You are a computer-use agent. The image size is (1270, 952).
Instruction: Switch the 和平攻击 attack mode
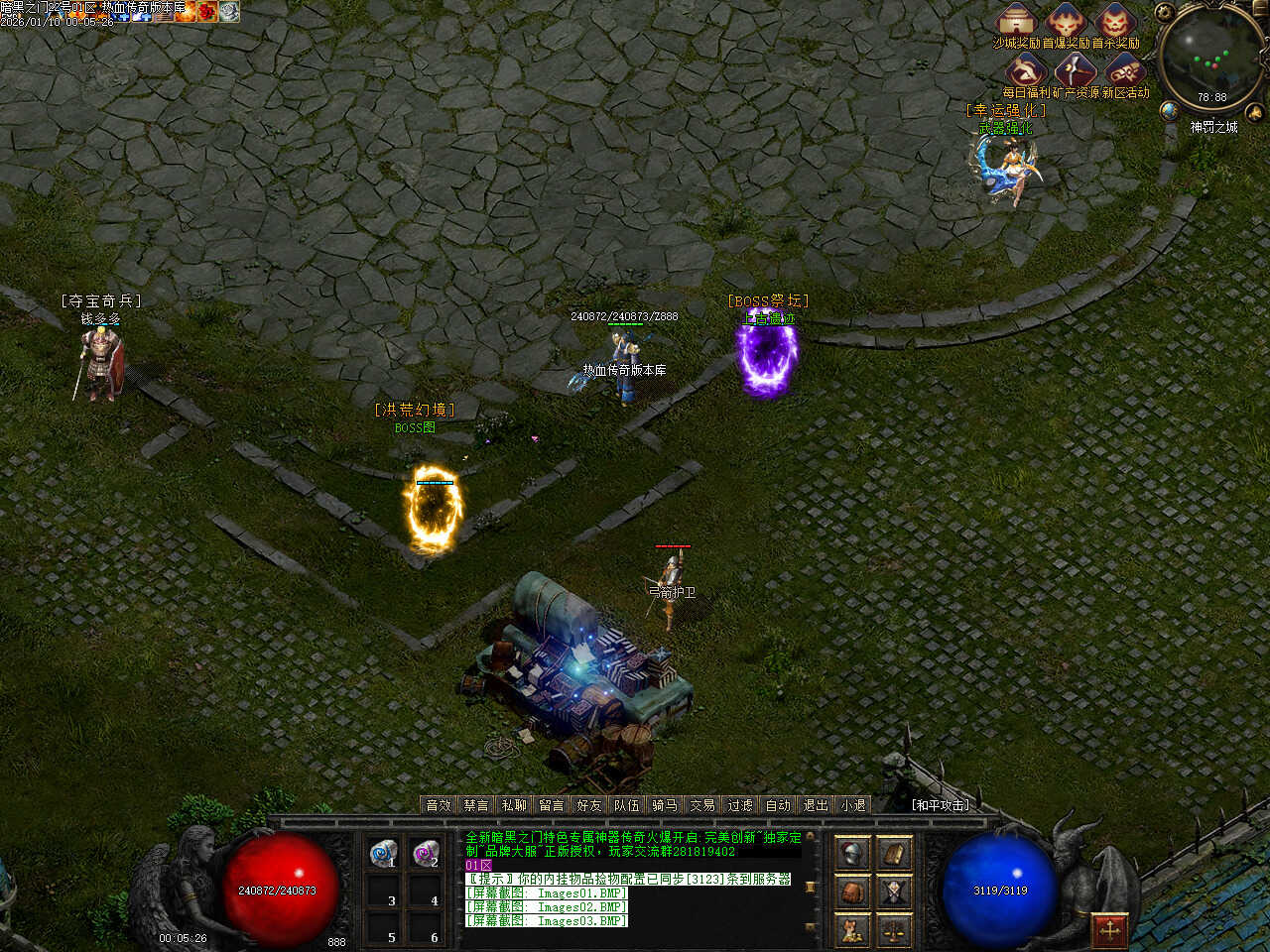[x=941, y=805]
